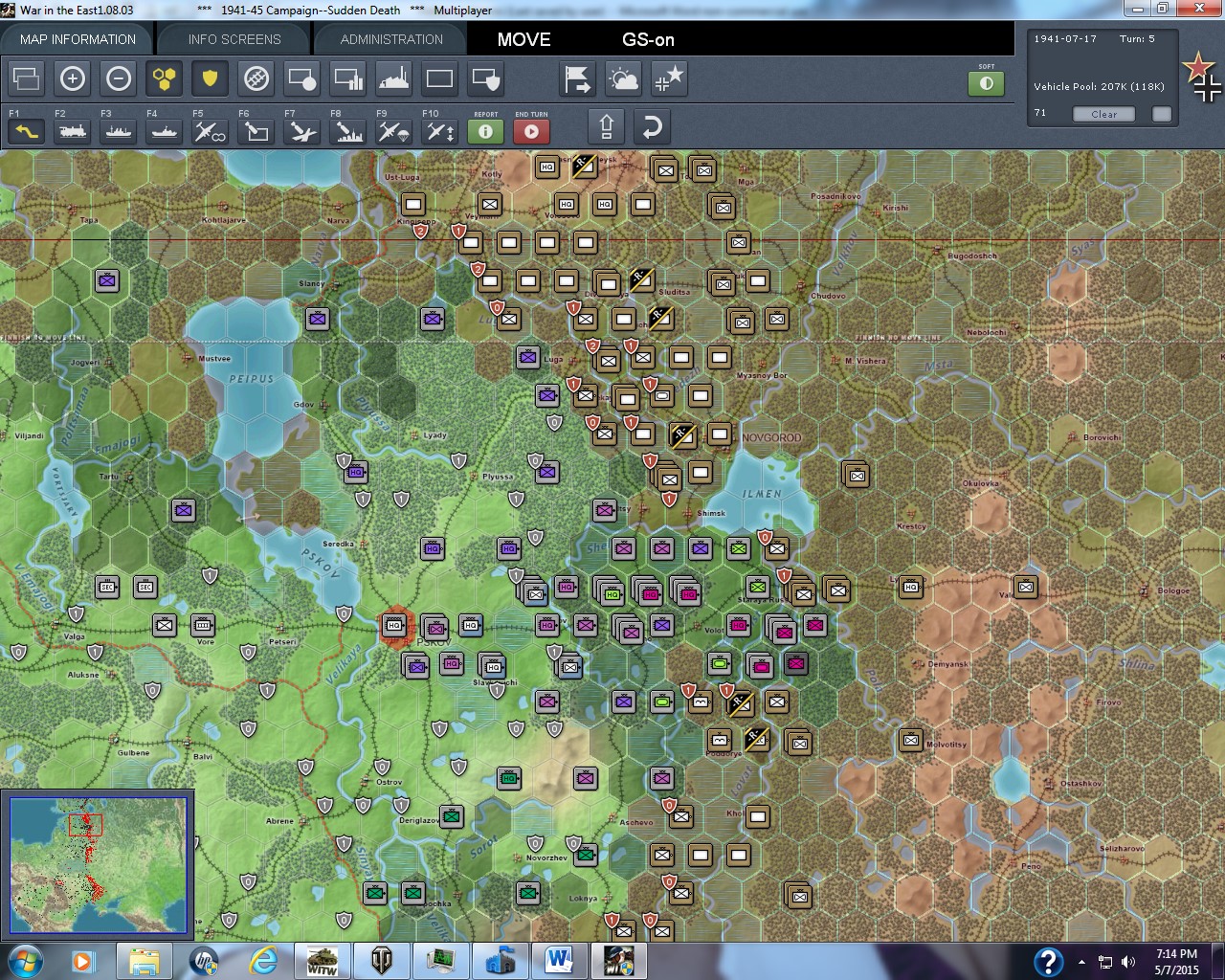Toggle the shield fort-level overlay

pyautogui.click(x=210, y=78)
